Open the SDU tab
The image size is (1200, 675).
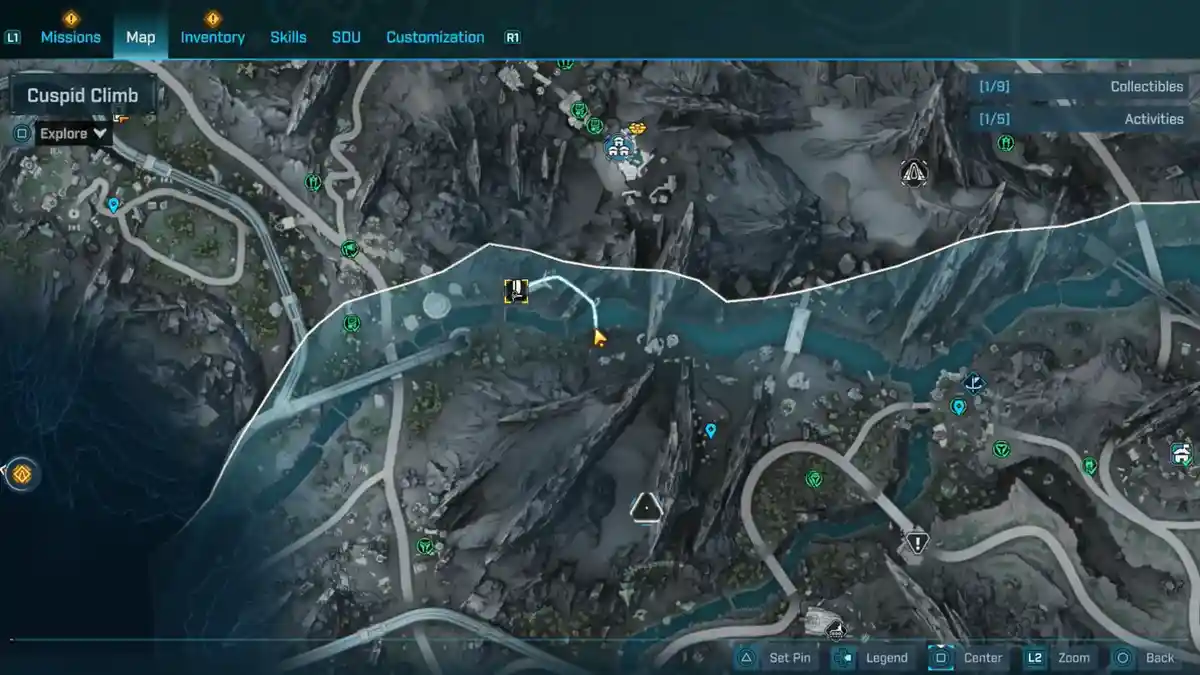coord(346,37)
